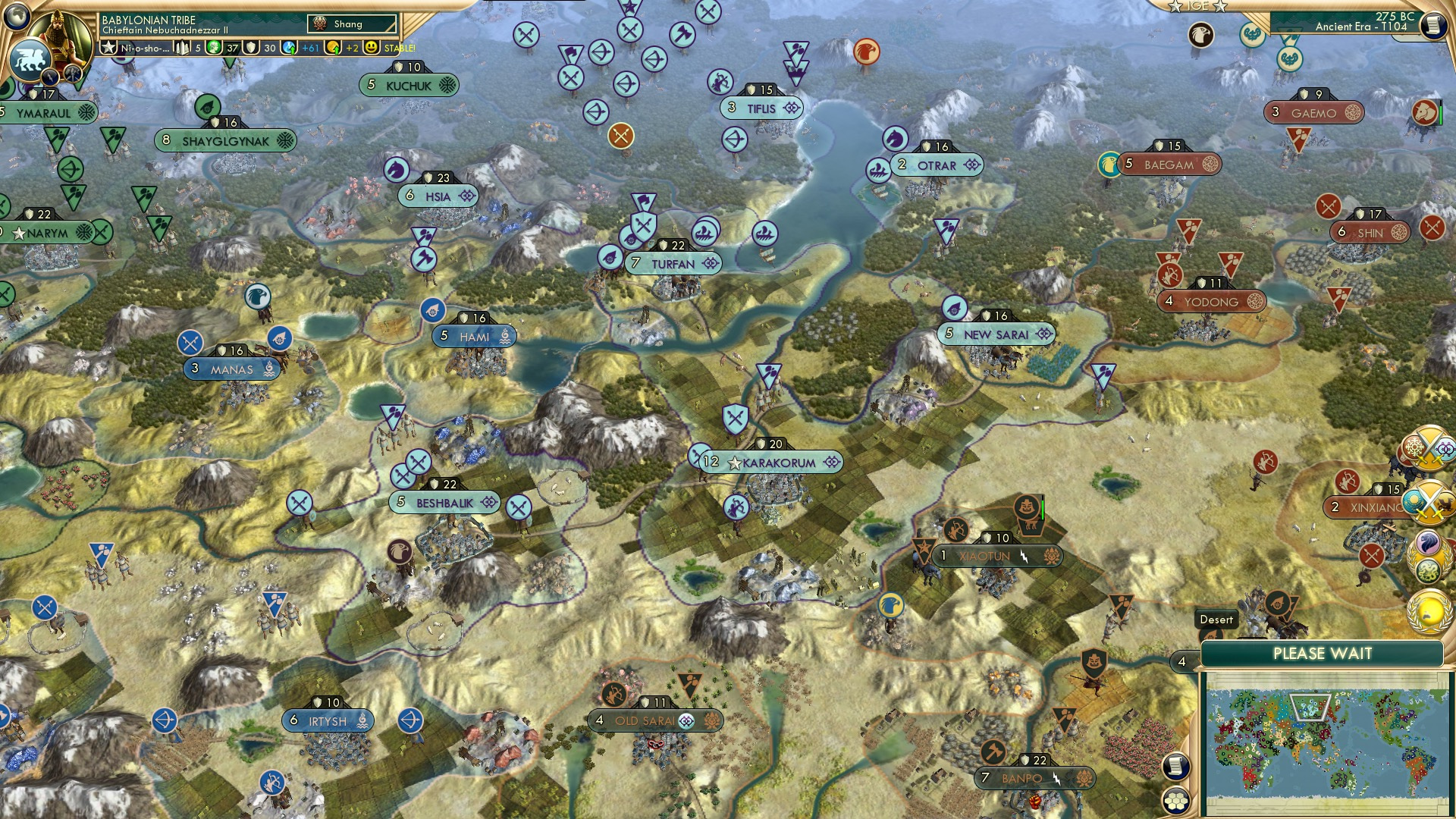Screen dimensions: 1456x819
Task: Click the gold coin icon showing +2
Action: click(x=331, y=48)
